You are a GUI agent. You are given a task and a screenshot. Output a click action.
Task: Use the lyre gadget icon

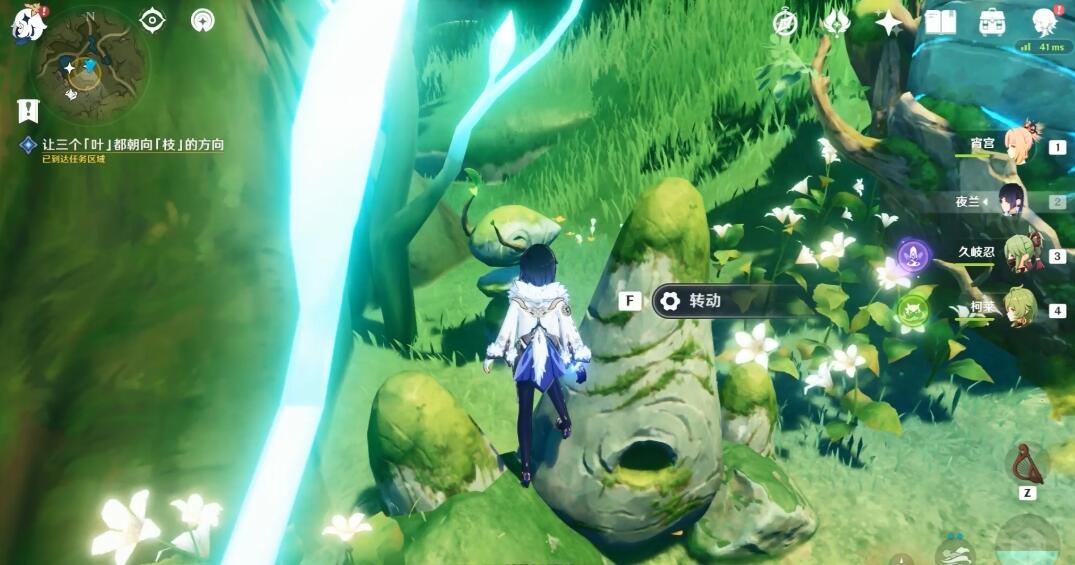tap(1026, 464)
